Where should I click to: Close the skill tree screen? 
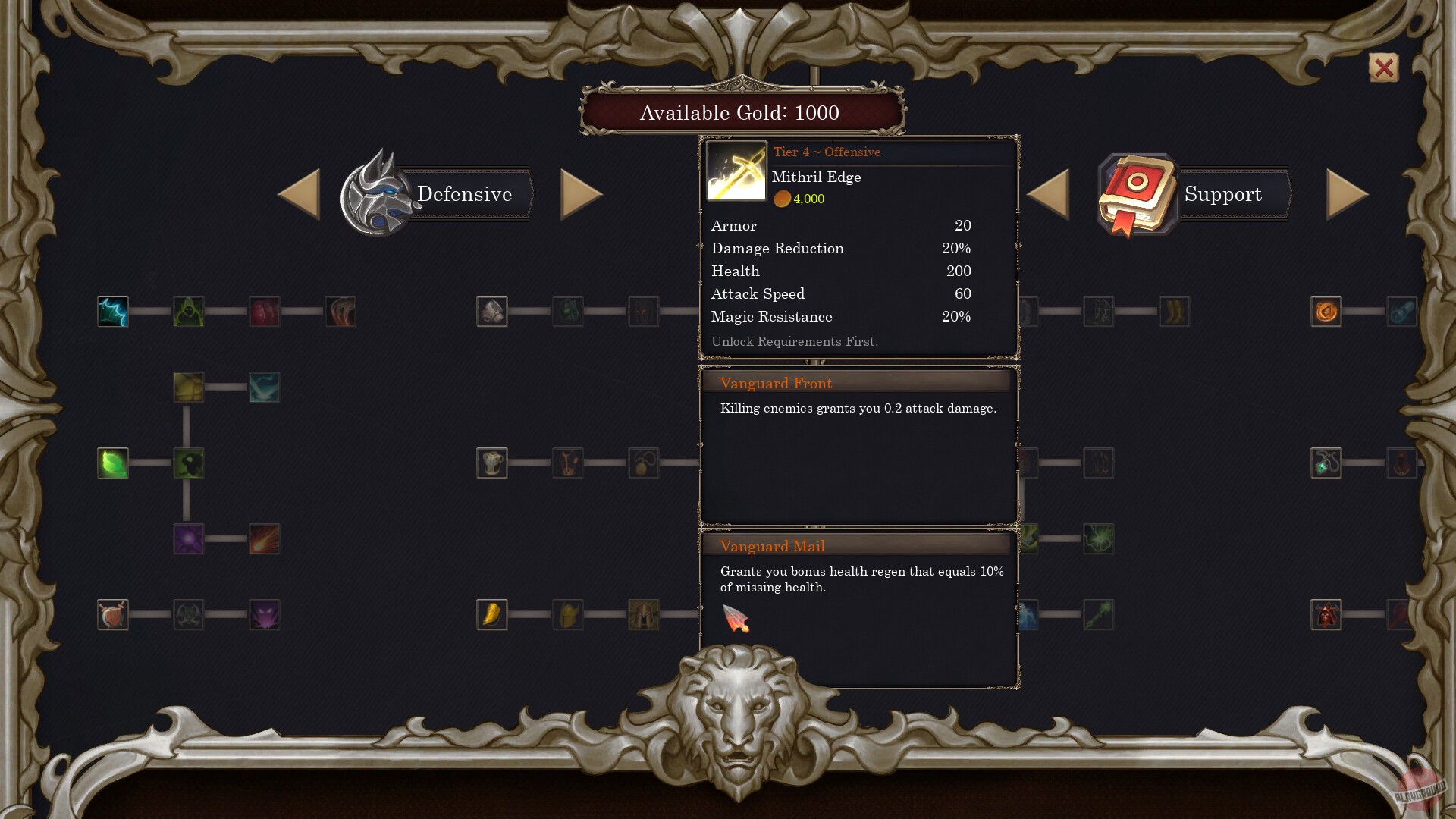(x=1382, y=68)
